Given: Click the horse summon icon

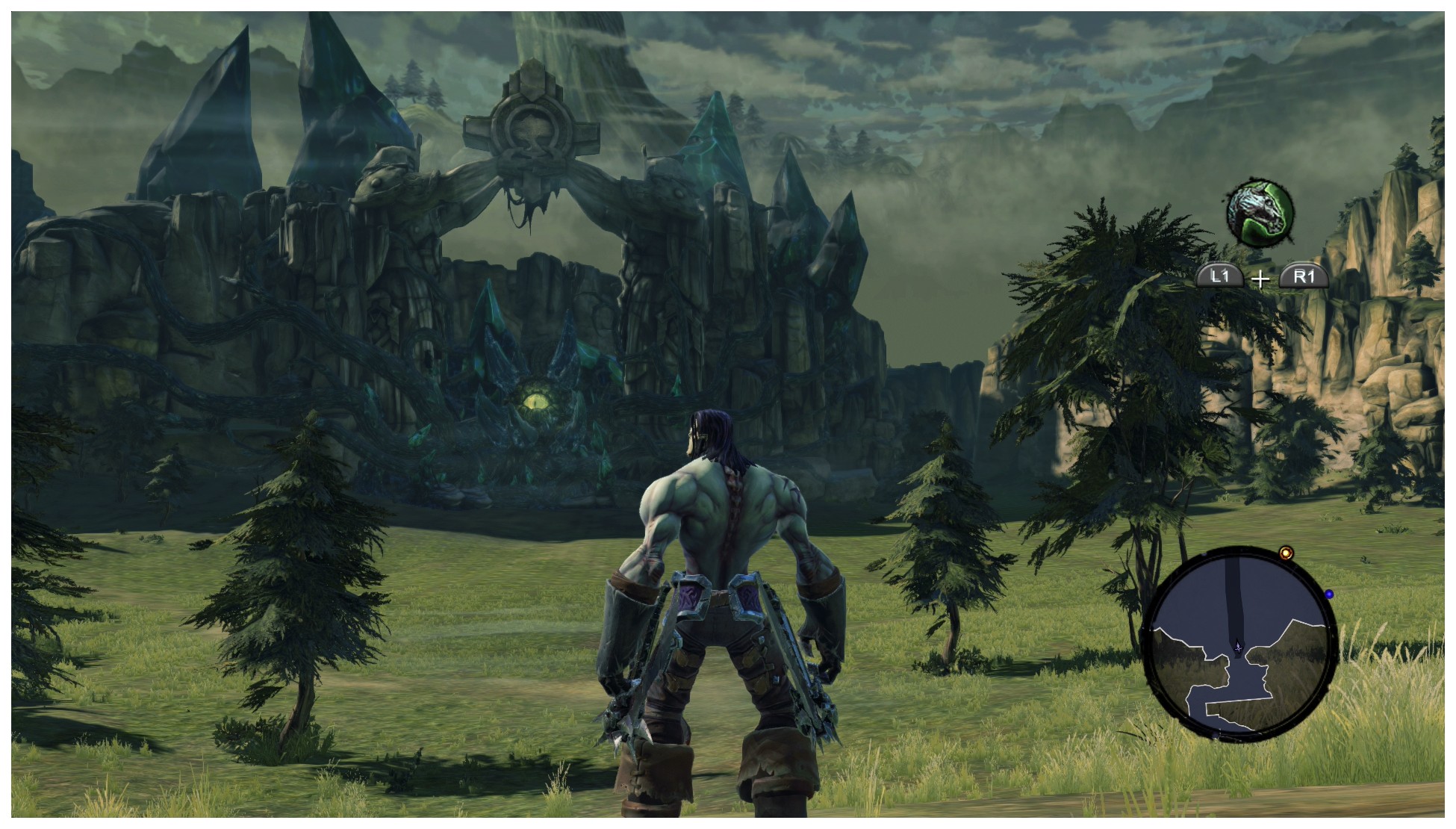Looking at the screenshot, I should (x=1260, y=214).
